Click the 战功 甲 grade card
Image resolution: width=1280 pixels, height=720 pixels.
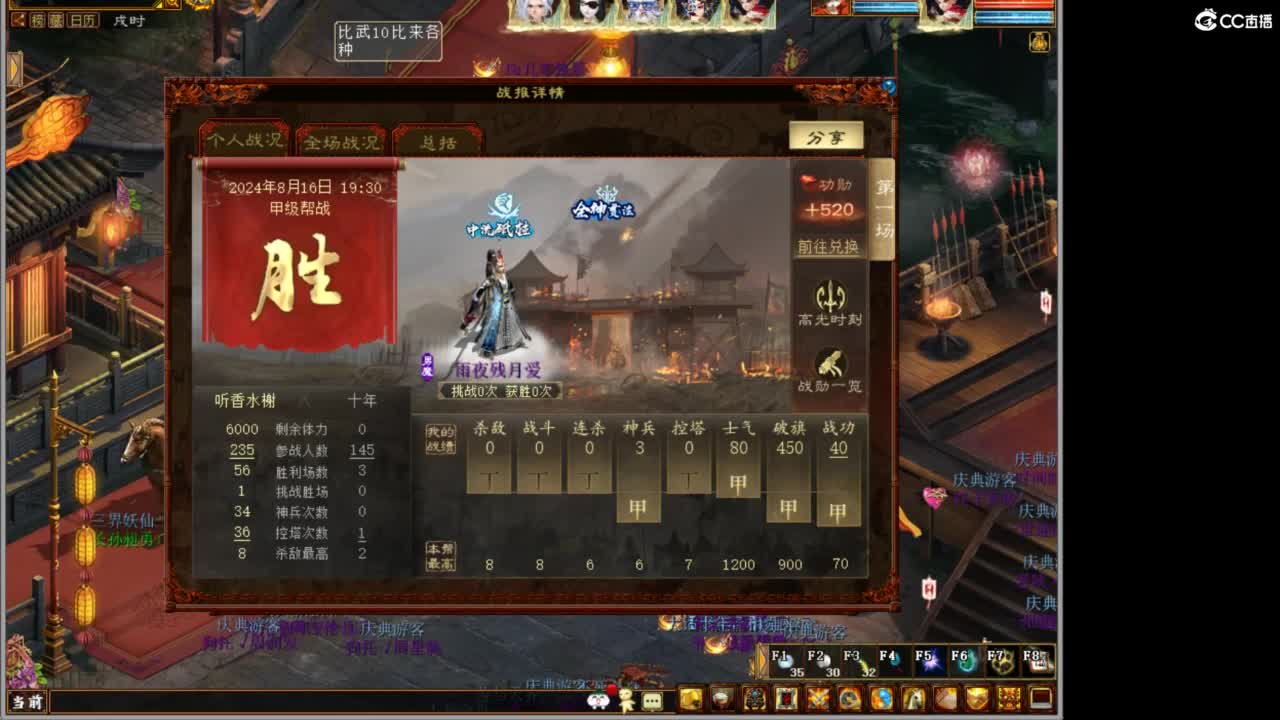pos(837,508)
